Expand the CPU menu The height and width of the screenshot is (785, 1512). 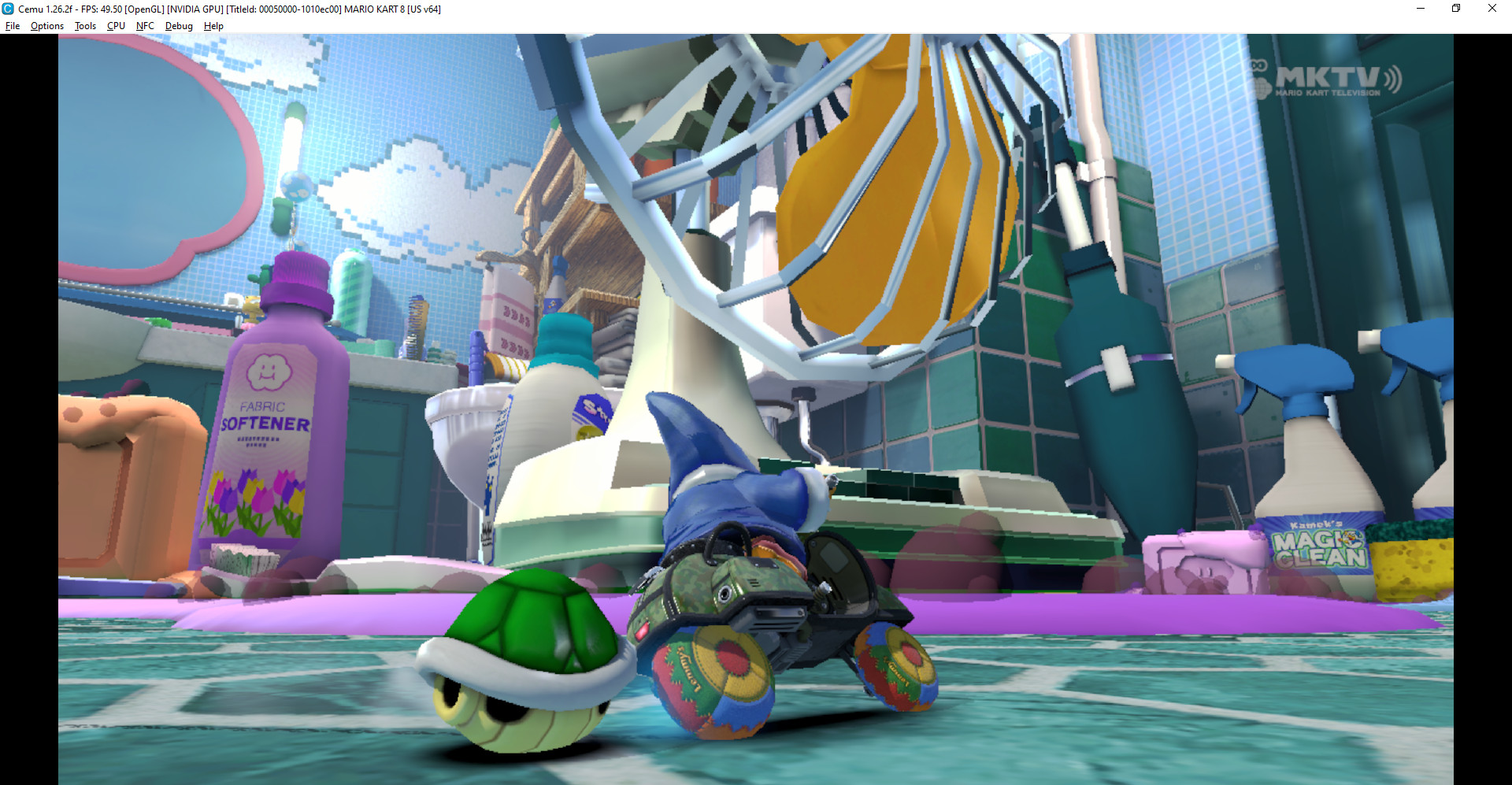(115, 25)
